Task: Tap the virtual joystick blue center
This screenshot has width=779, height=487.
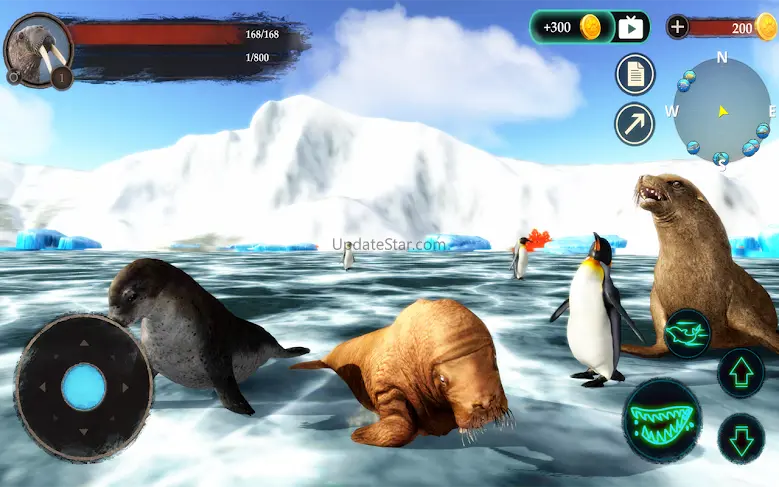Action: click(x=84, y=386)
